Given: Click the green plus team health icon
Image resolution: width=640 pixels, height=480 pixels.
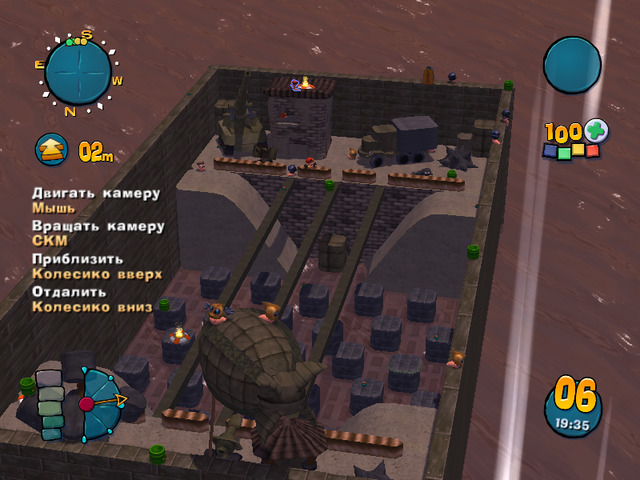Looking at the screenshot, I should tap(596, 132).
